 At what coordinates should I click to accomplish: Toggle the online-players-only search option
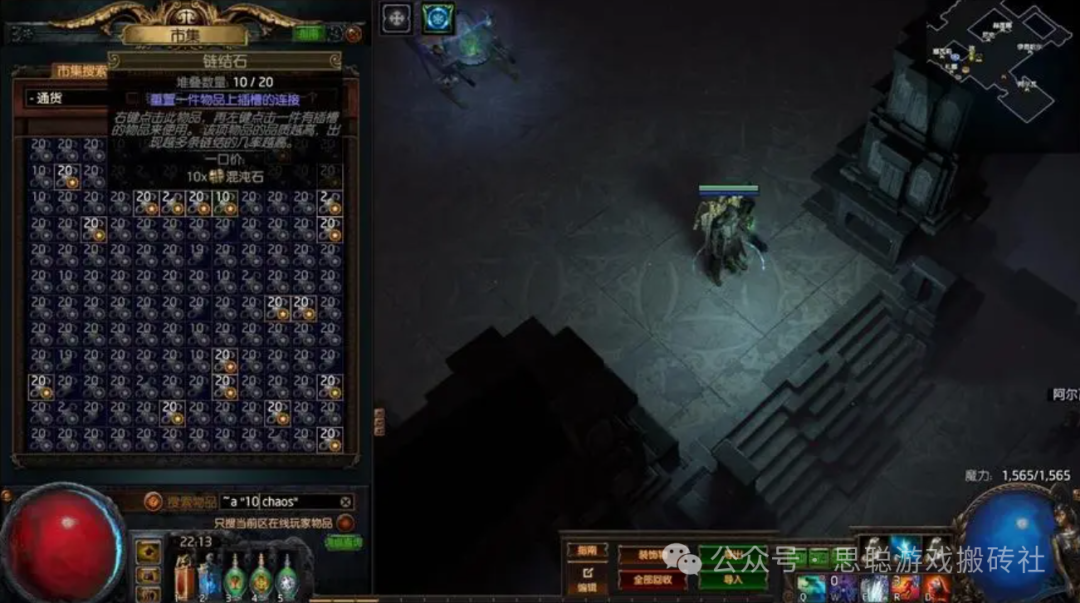pos(345,522)
